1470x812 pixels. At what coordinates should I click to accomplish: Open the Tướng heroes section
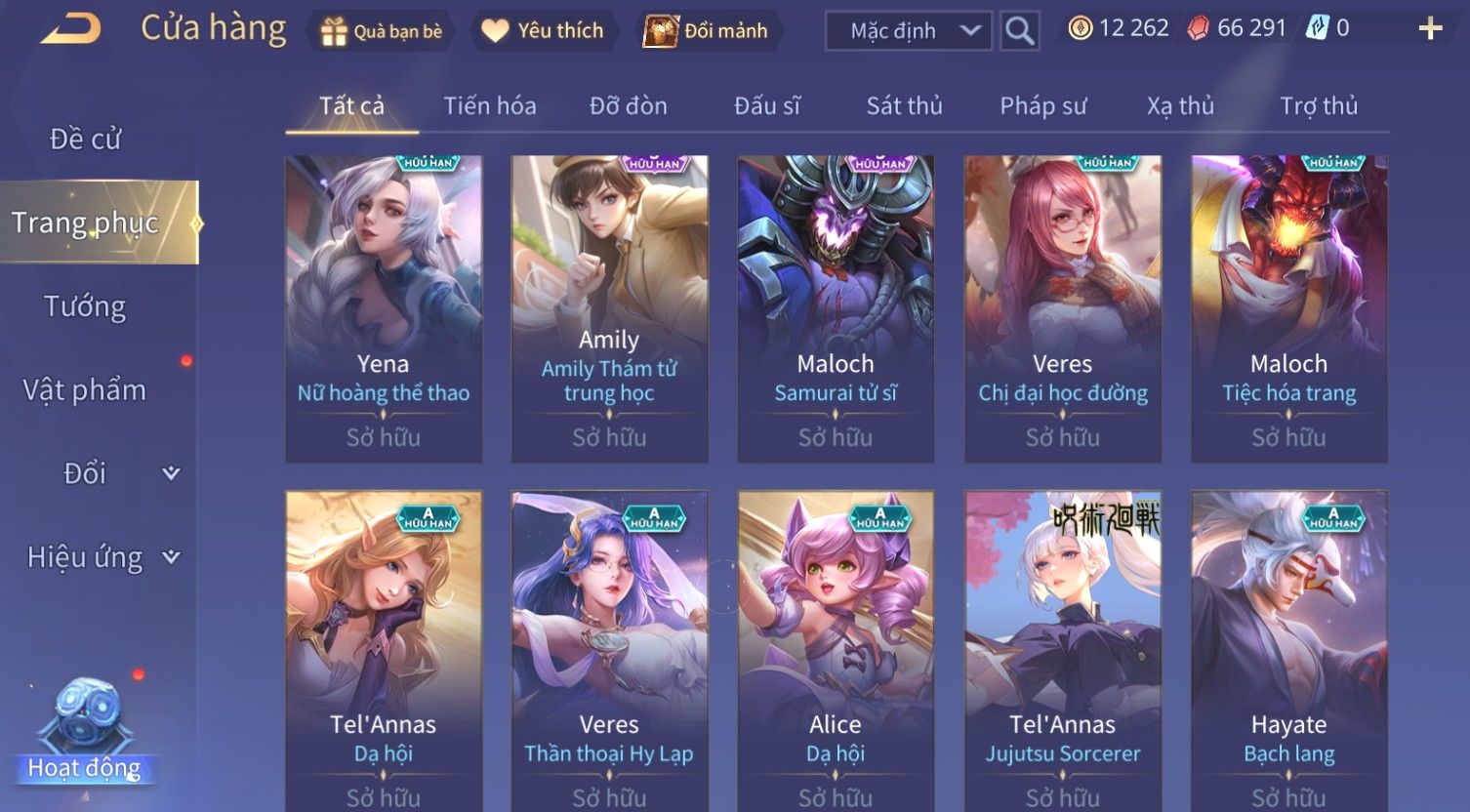pyautogui.click(x=86, y=306)
